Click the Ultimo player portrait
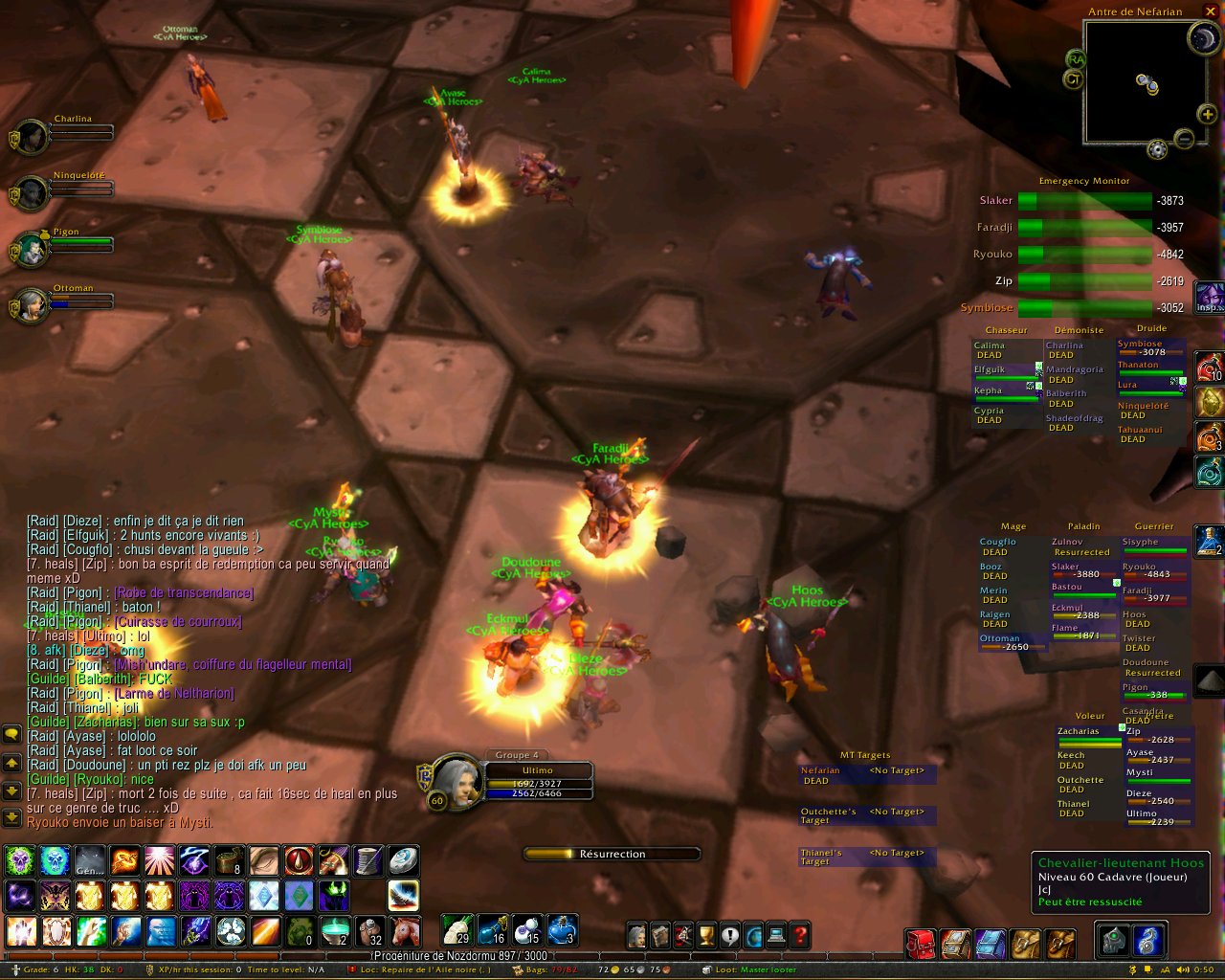This screenshot has height=980, width=1225. (457, 780)
